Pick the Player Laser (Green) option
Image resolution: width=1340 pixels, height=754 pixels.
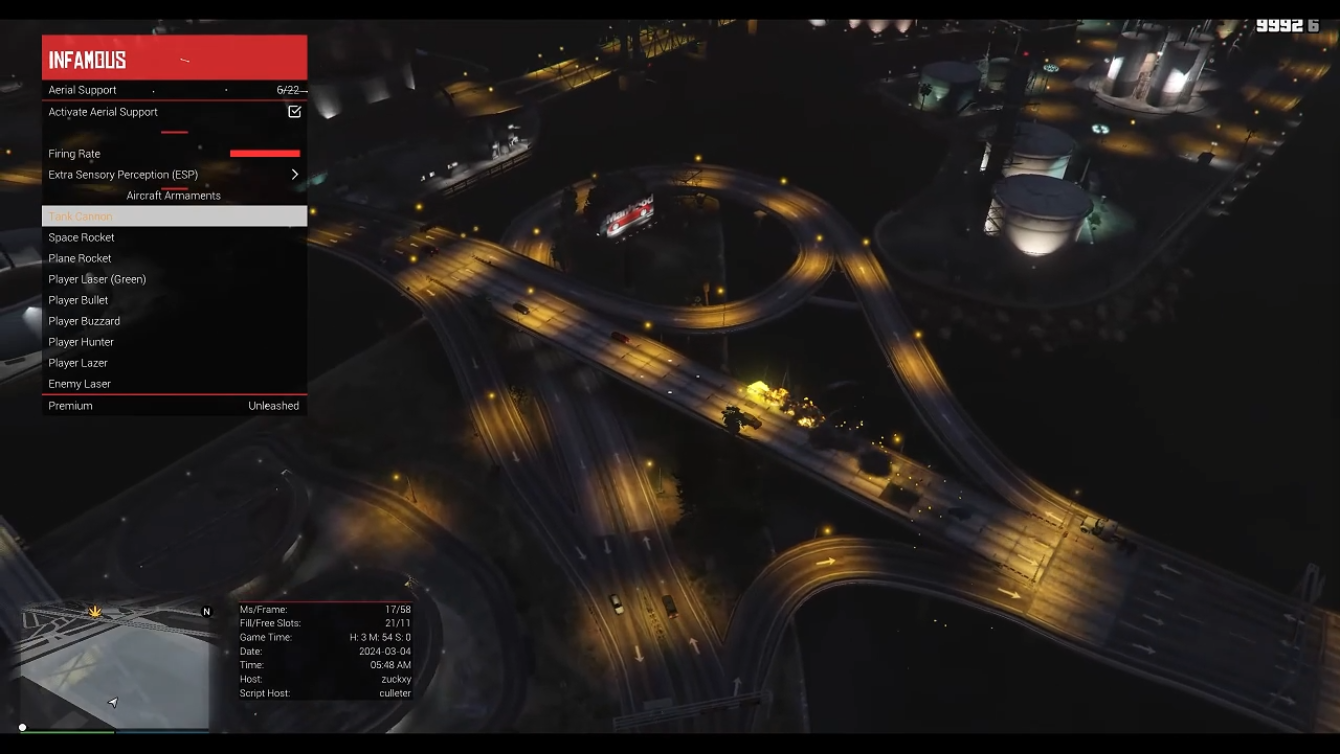click(174, 280)
